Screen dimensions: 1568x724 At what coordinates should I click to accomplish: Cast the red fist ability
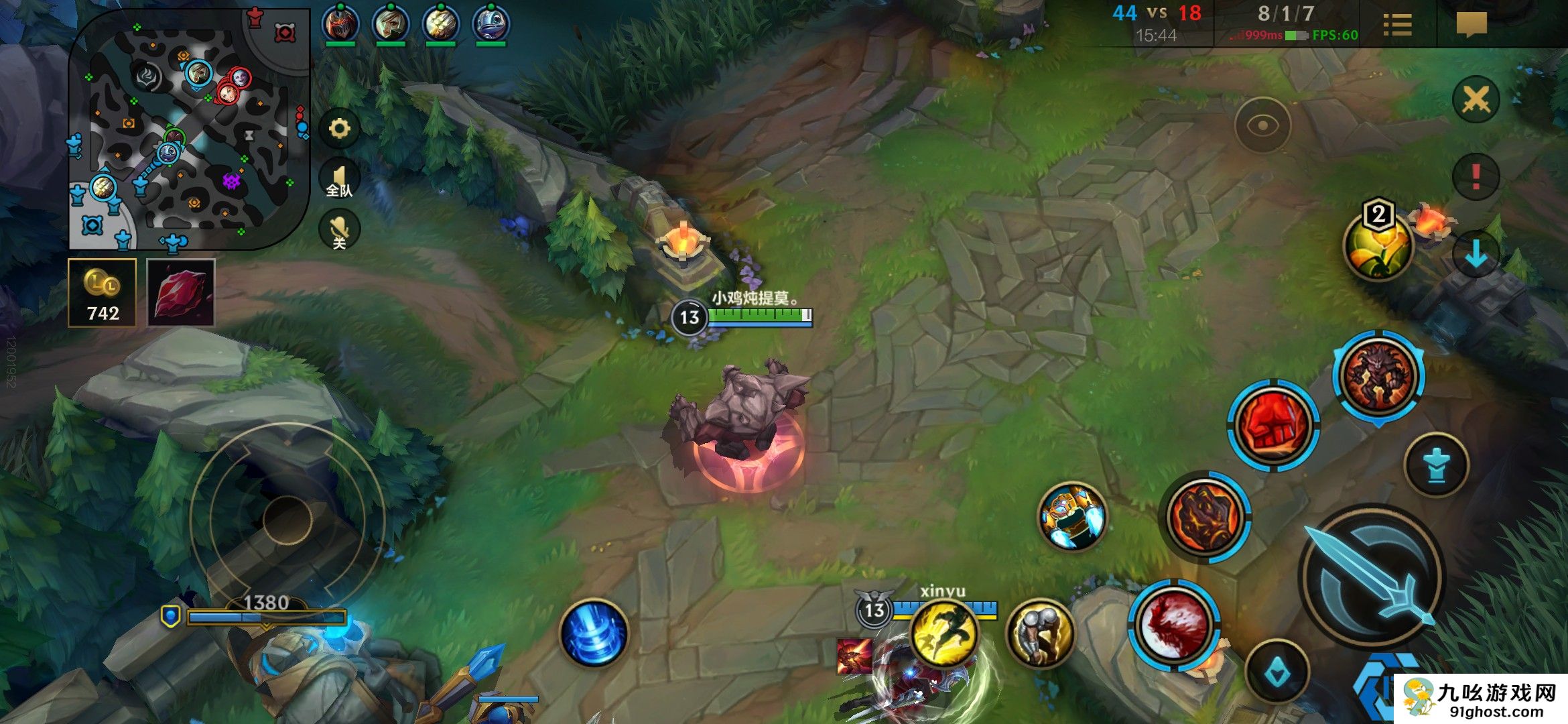click(1273, 425)
